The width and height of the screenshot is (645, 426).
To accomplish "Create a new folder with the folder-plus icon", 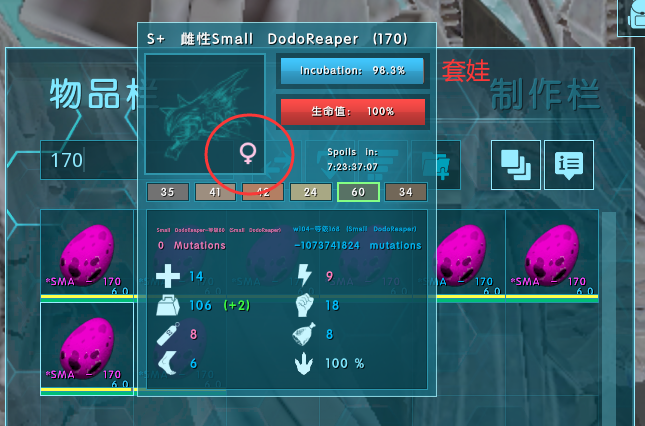I will [x=444, y=161].
